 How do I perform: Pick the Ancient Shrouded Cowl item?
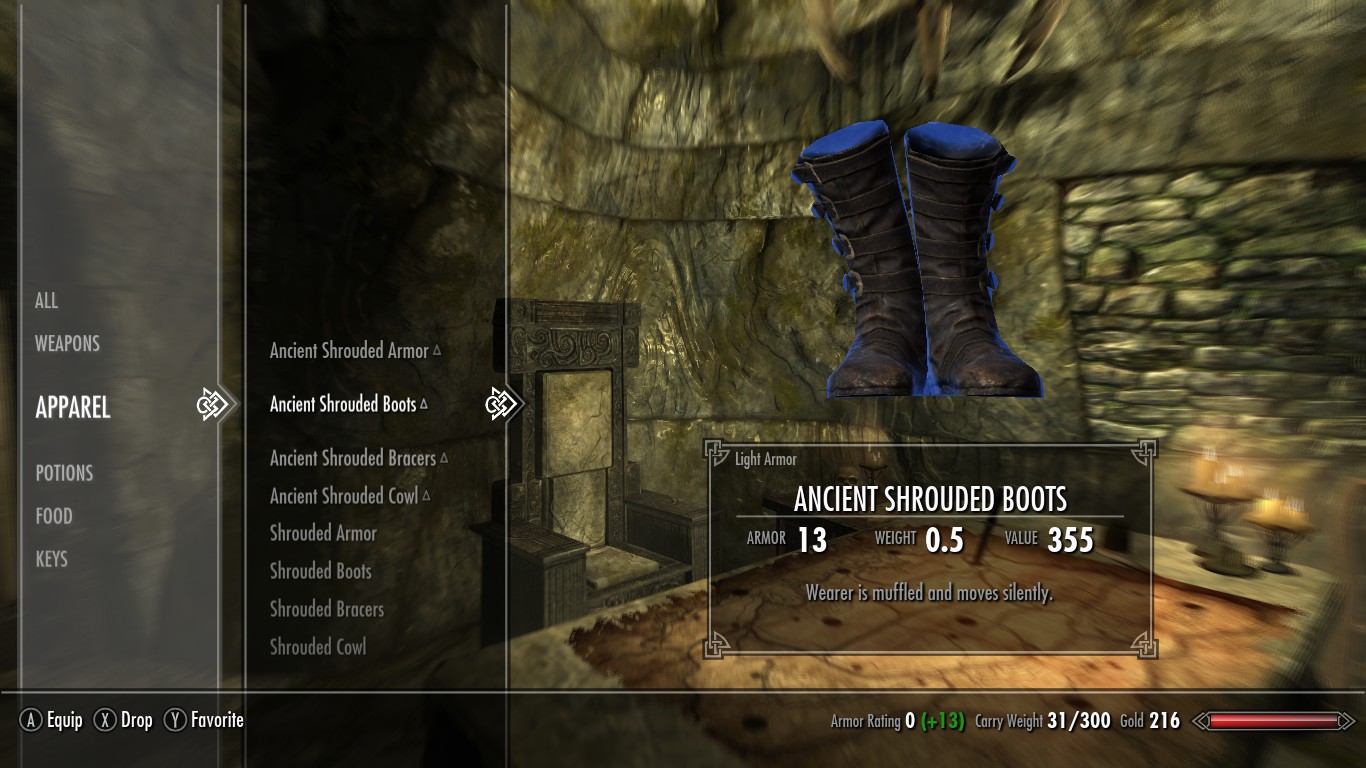(344, 496)
